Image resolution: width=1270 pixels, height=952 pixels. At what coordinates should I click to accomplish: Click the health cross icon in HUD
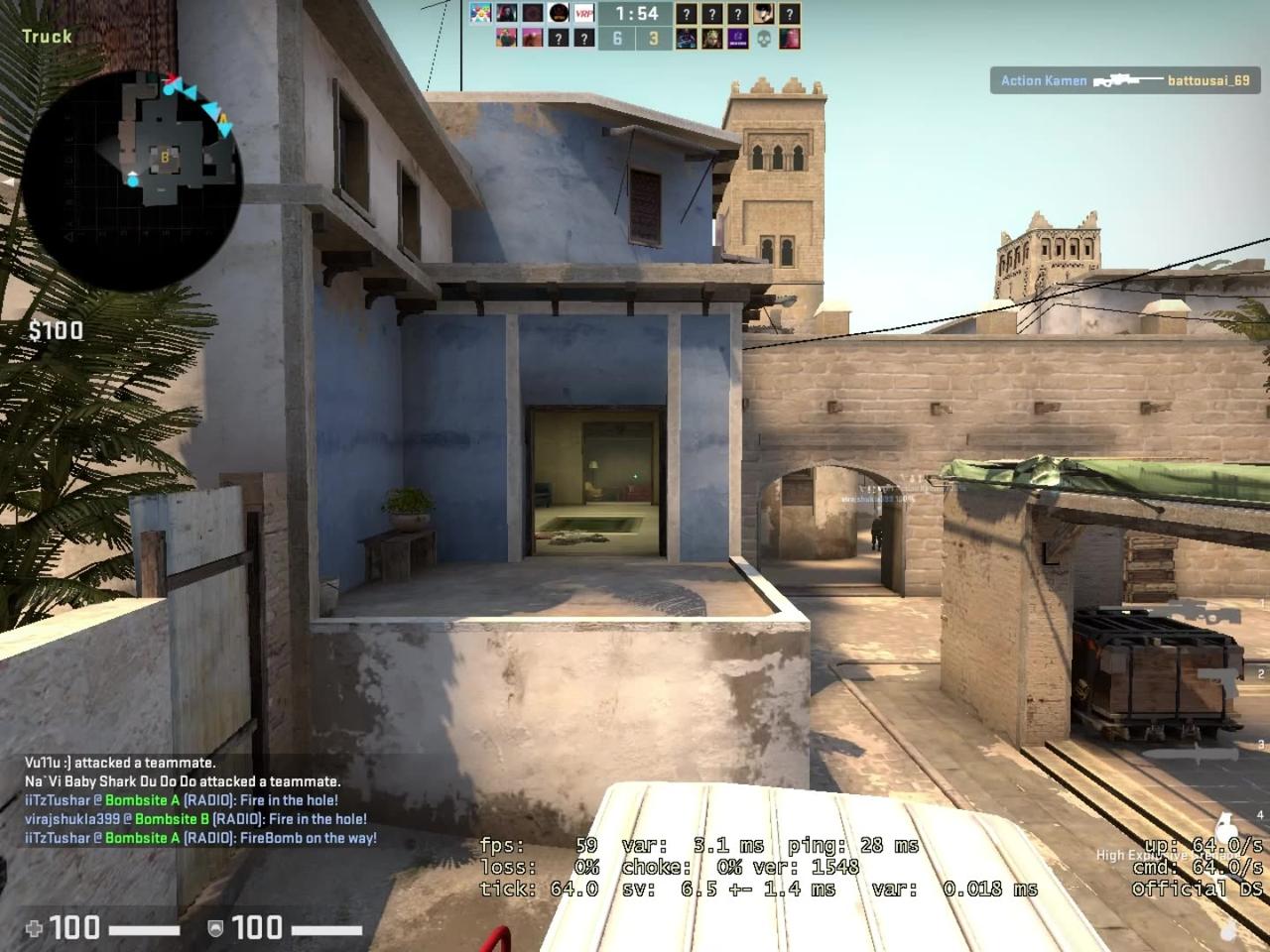tap(35, 928)
